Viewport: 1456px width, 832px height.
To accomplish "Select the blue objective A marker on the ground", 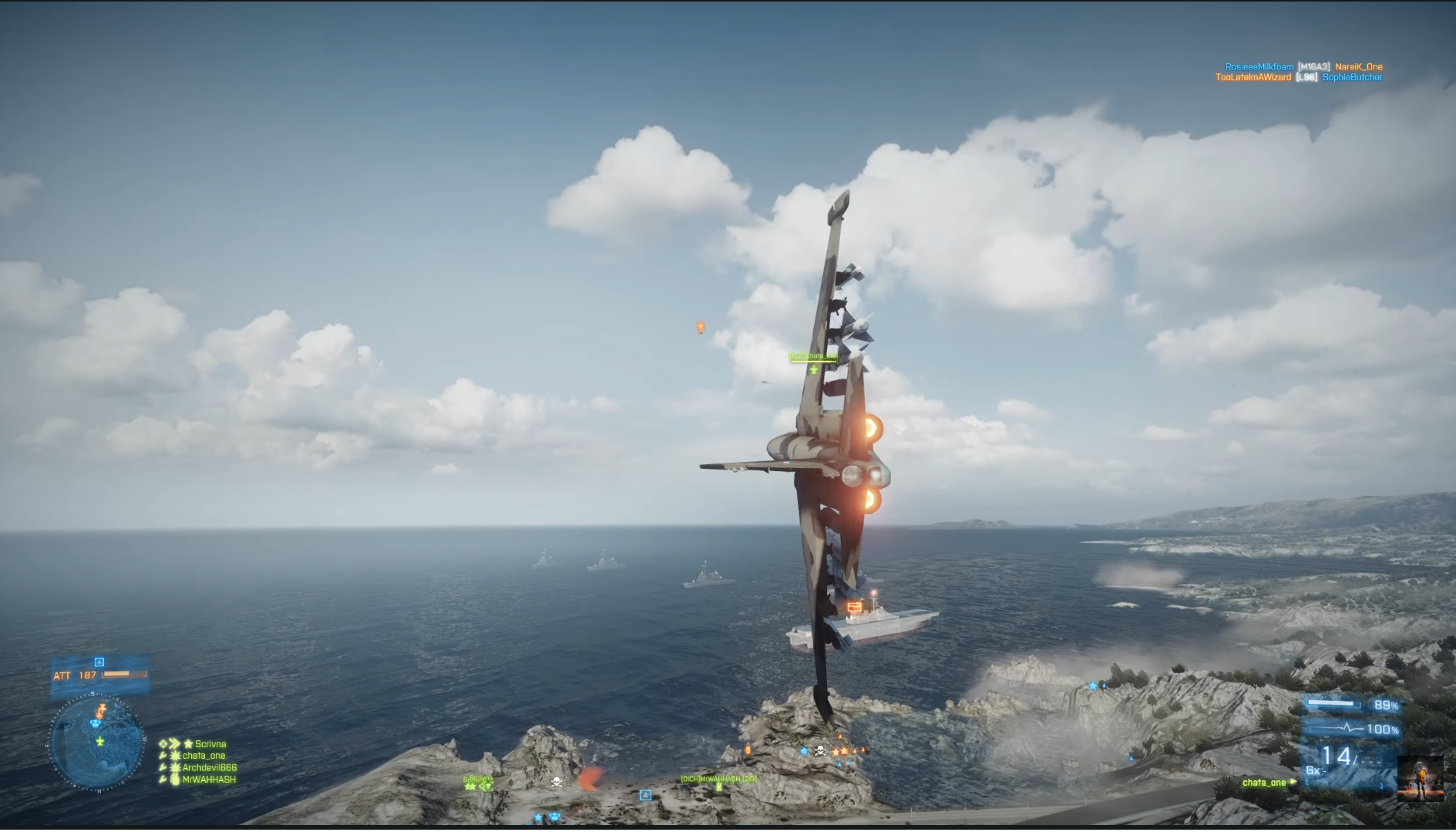I will pyautogui.click(x=646, y=795).
